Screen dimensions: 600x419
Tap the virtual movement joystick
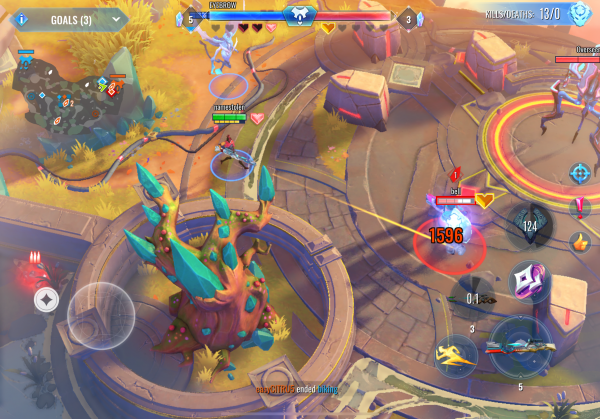tap(100, 315)
